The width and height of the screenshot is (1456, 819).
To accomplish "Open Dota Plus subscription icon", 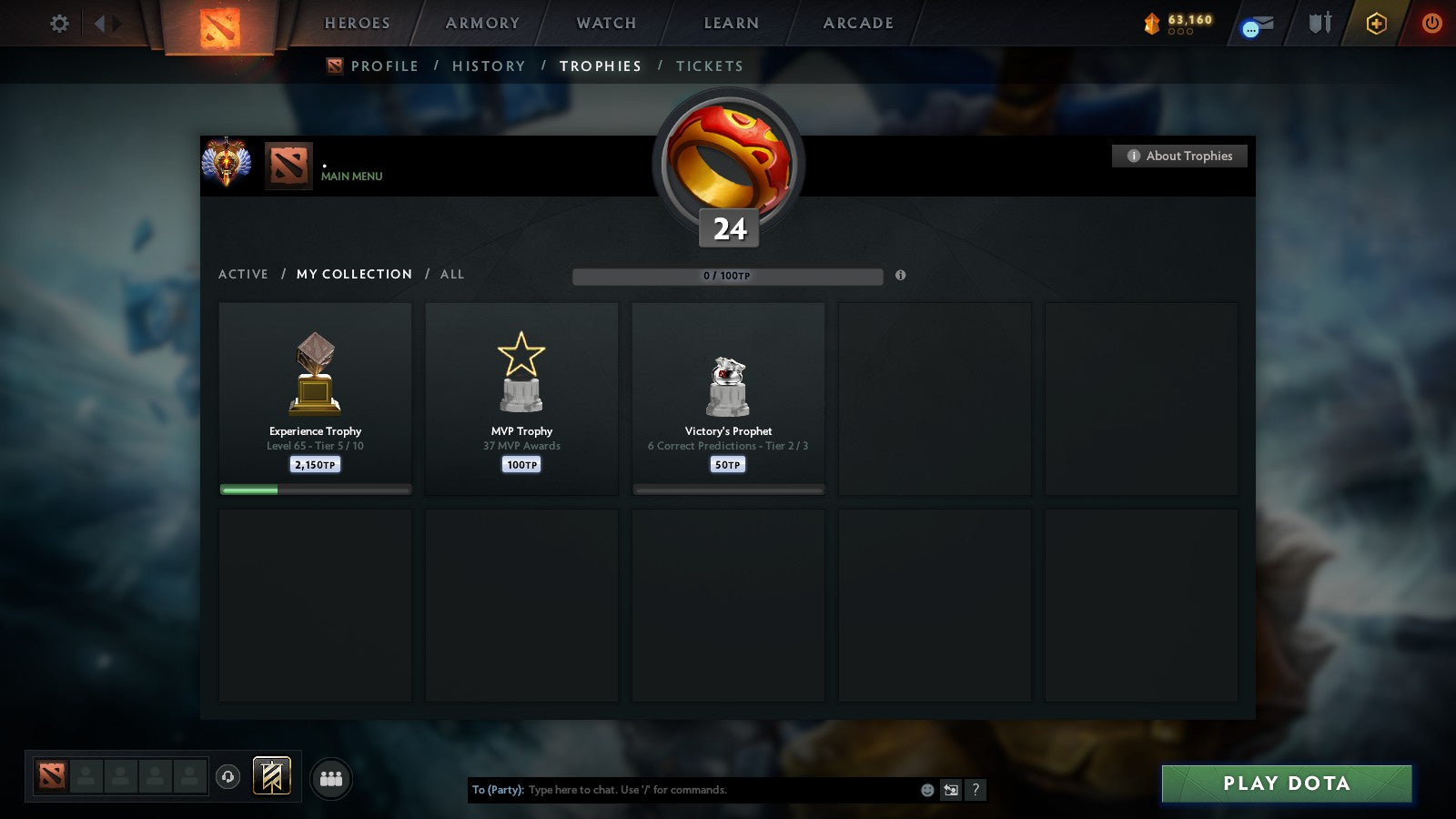I will coord(1377,24).
